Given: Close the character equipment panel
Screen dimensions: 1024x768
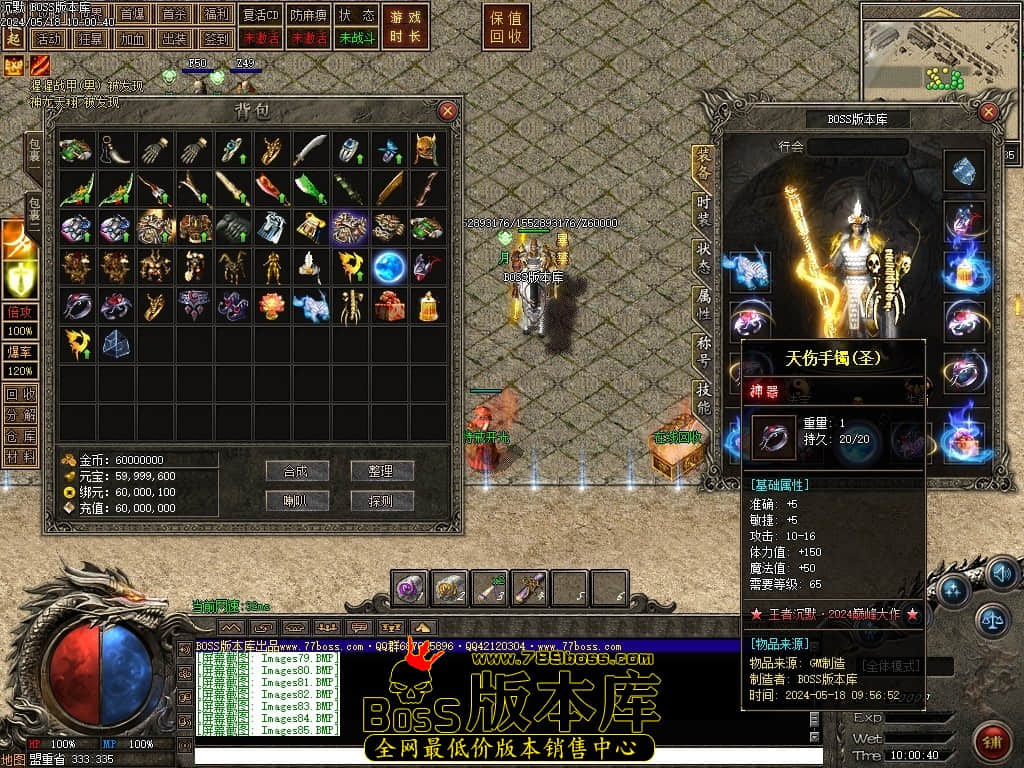Looking at the screenshot, I should 989,112.
